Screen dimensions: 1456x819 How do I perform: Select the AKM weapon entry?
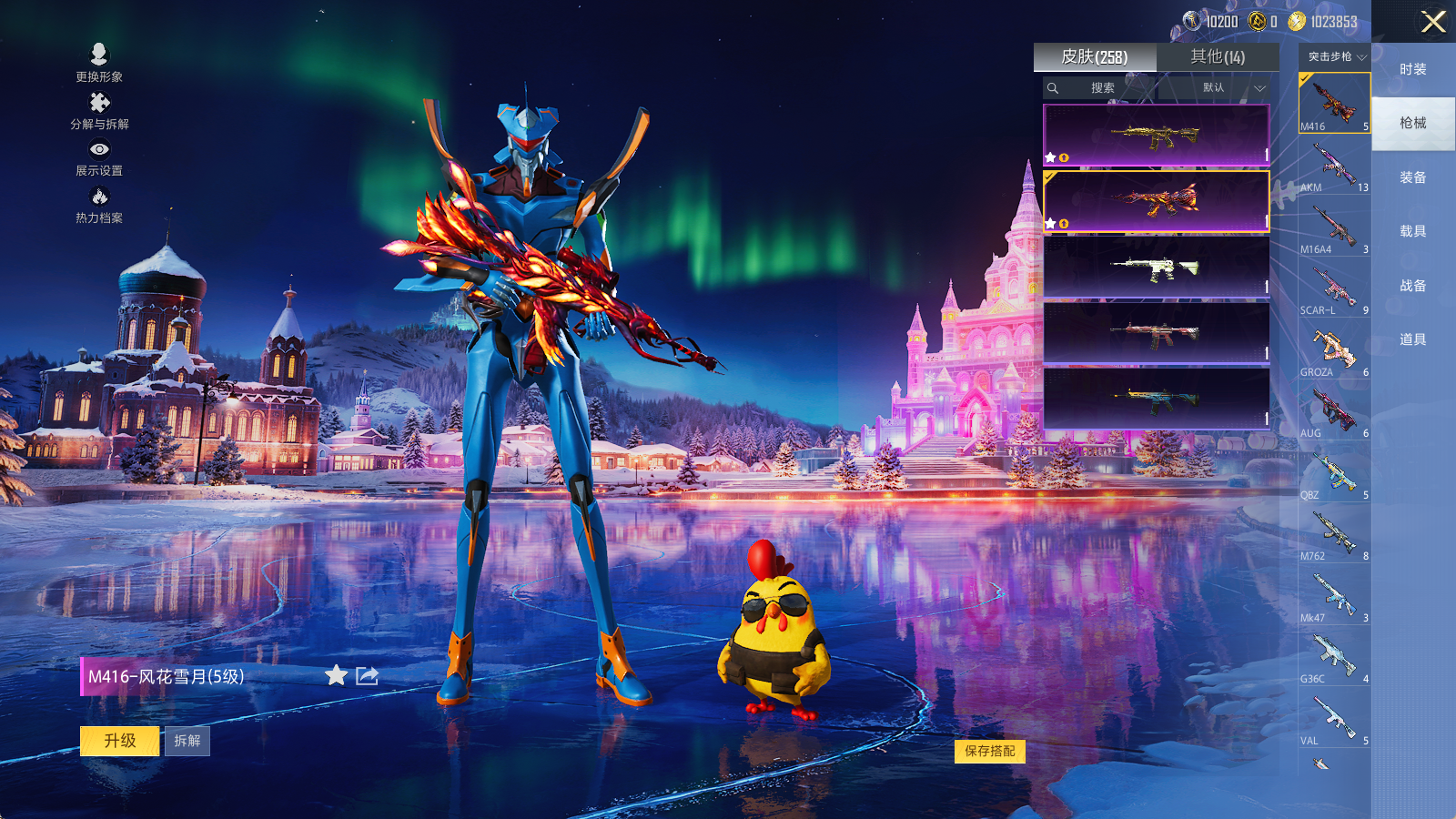coord(1334,167)
